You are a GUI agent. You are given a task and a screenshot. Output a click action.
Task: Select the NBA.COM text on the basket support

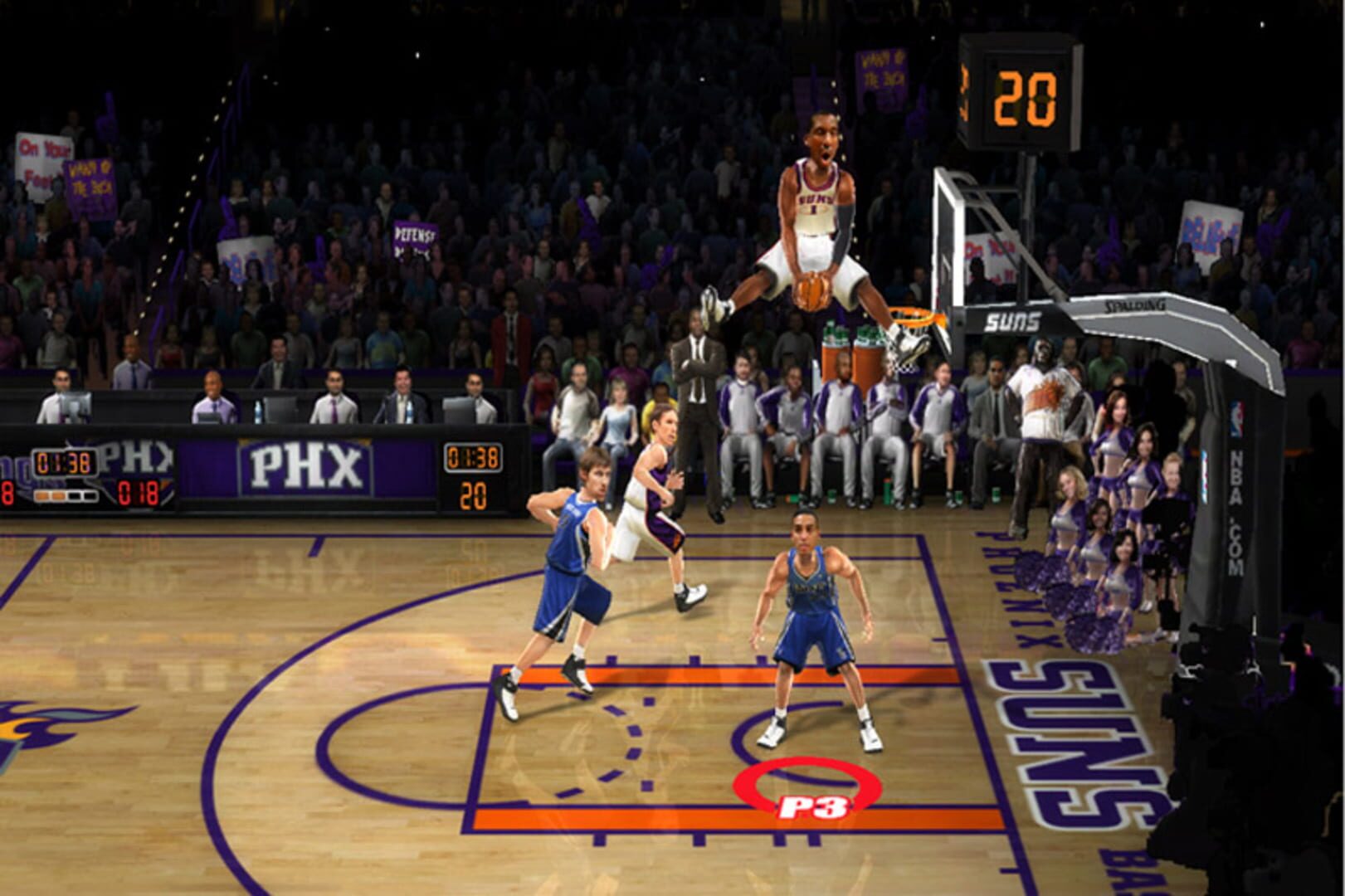[1236, 512]
